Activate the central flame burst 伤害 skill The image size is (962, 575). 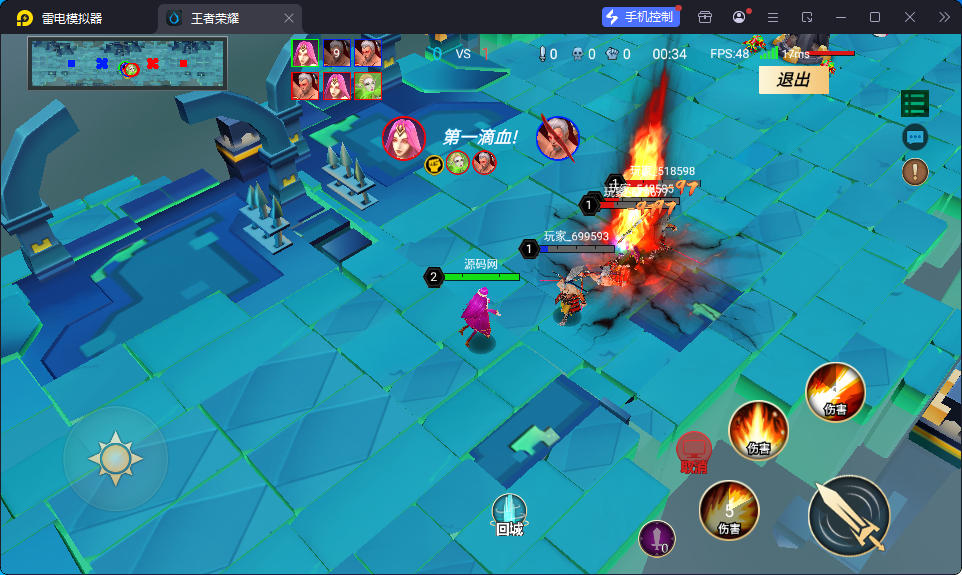tap(758, 430)
